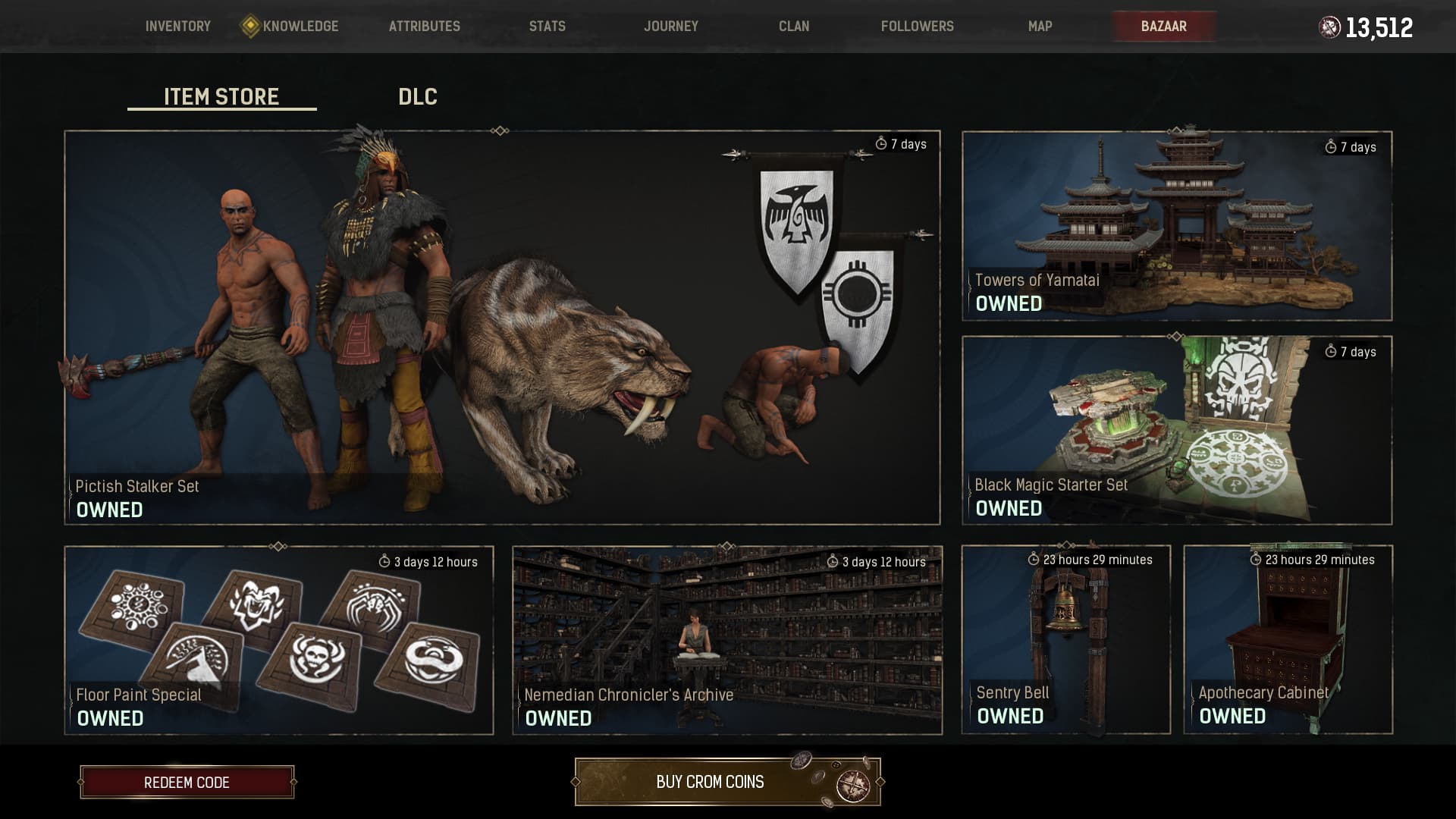Open the Pictish Stalker Set offer
Image resolution: width=1456 pixels, height=819 pixels.
coord(502,328)
